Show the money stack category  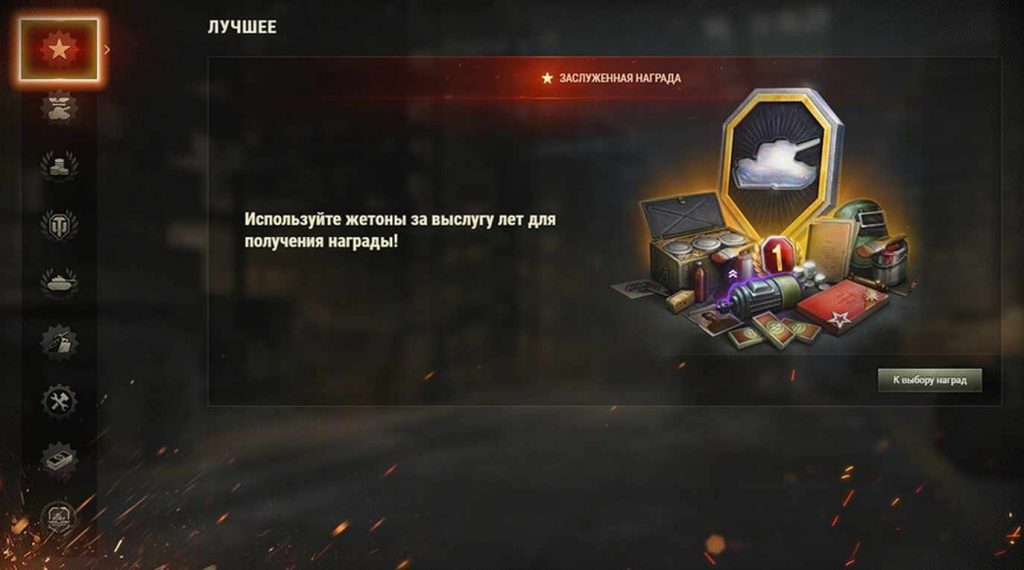(59, 459)
